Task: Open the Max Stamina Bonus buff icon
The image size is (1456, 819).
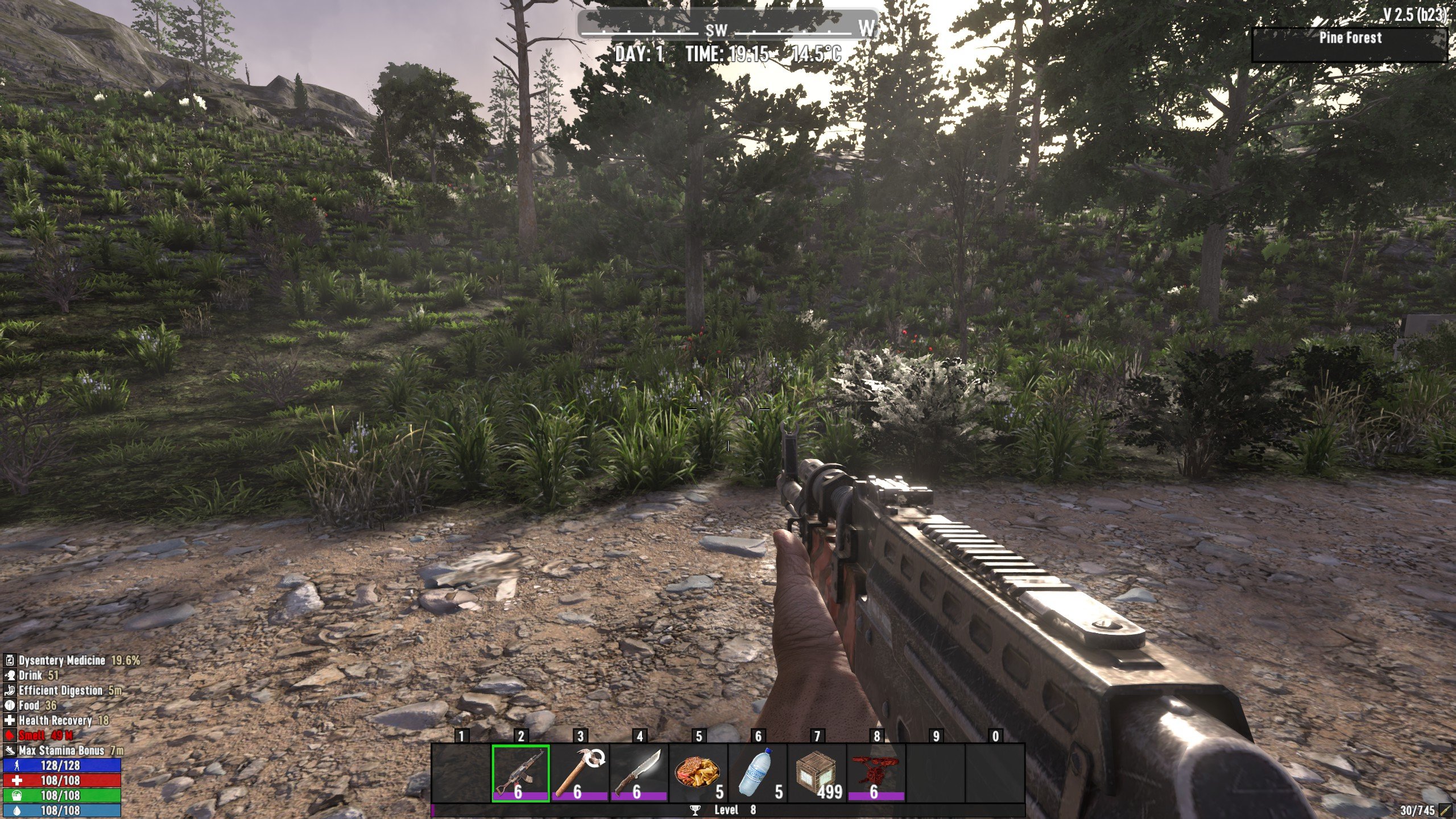Action: 10,750
